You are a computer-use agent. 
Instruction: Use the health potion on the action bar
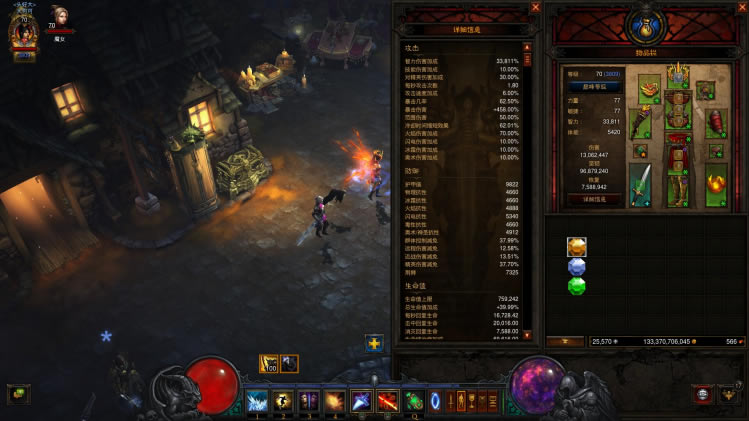point(414,401)
